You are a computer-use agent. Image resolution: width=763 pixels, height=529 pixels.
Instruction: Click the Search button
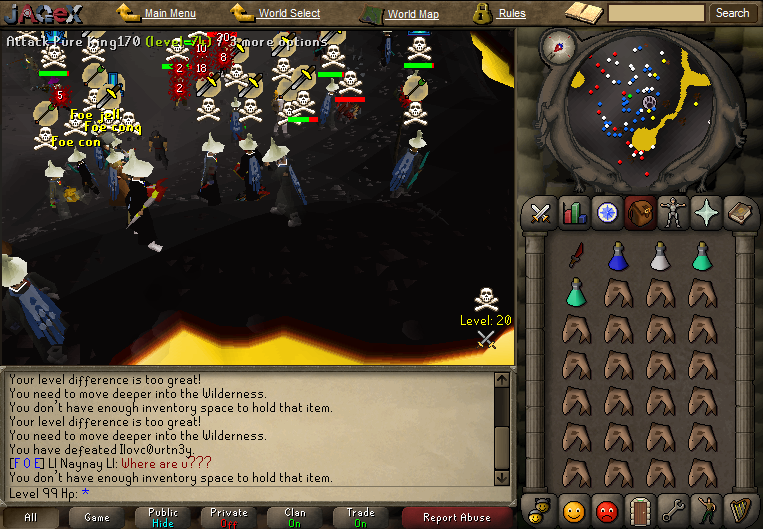point(732,13)
